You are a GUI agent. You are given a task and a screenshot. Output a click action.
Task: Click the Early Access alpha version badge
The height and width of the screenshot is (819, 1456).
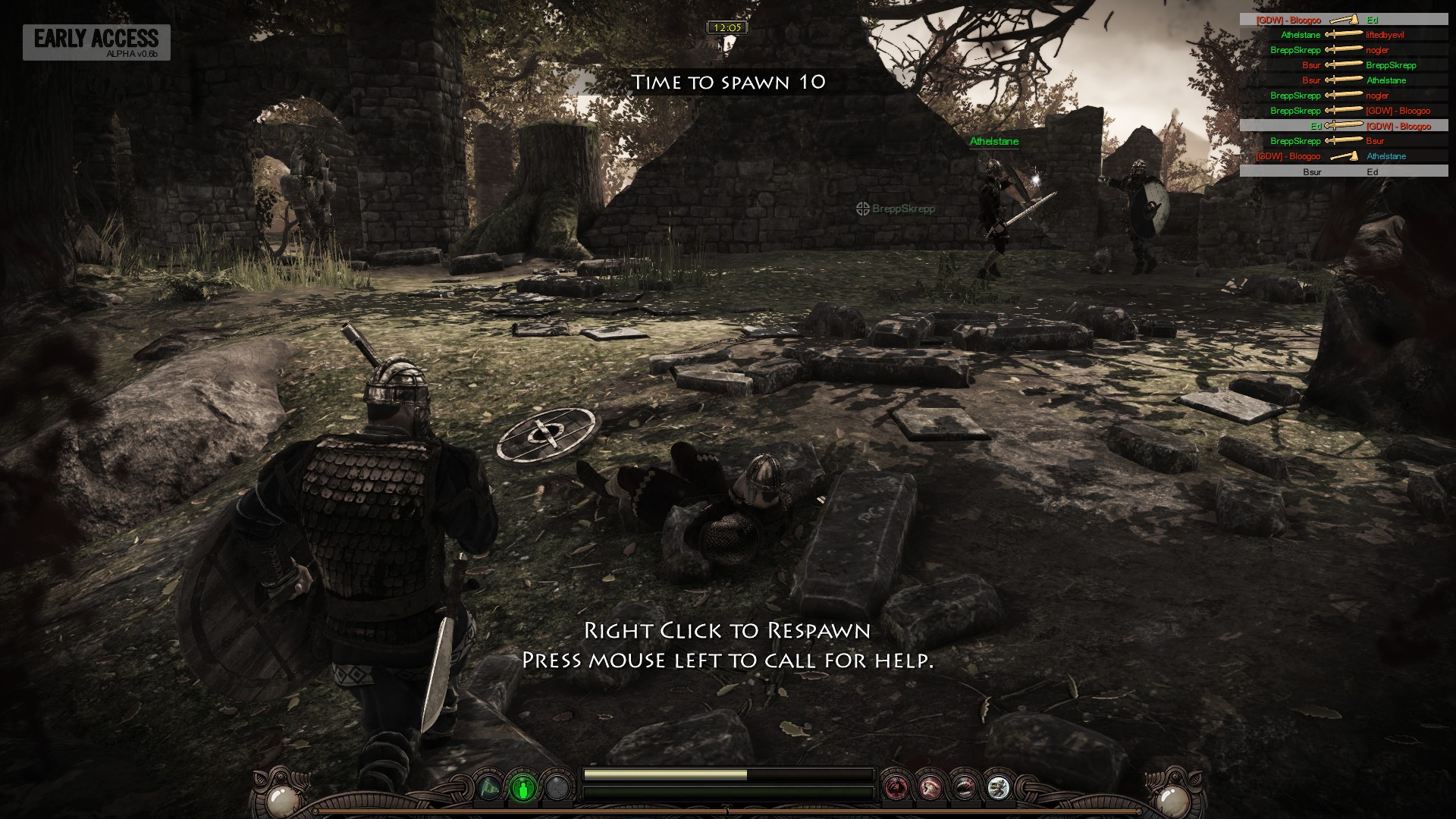[x=96, y=42]
